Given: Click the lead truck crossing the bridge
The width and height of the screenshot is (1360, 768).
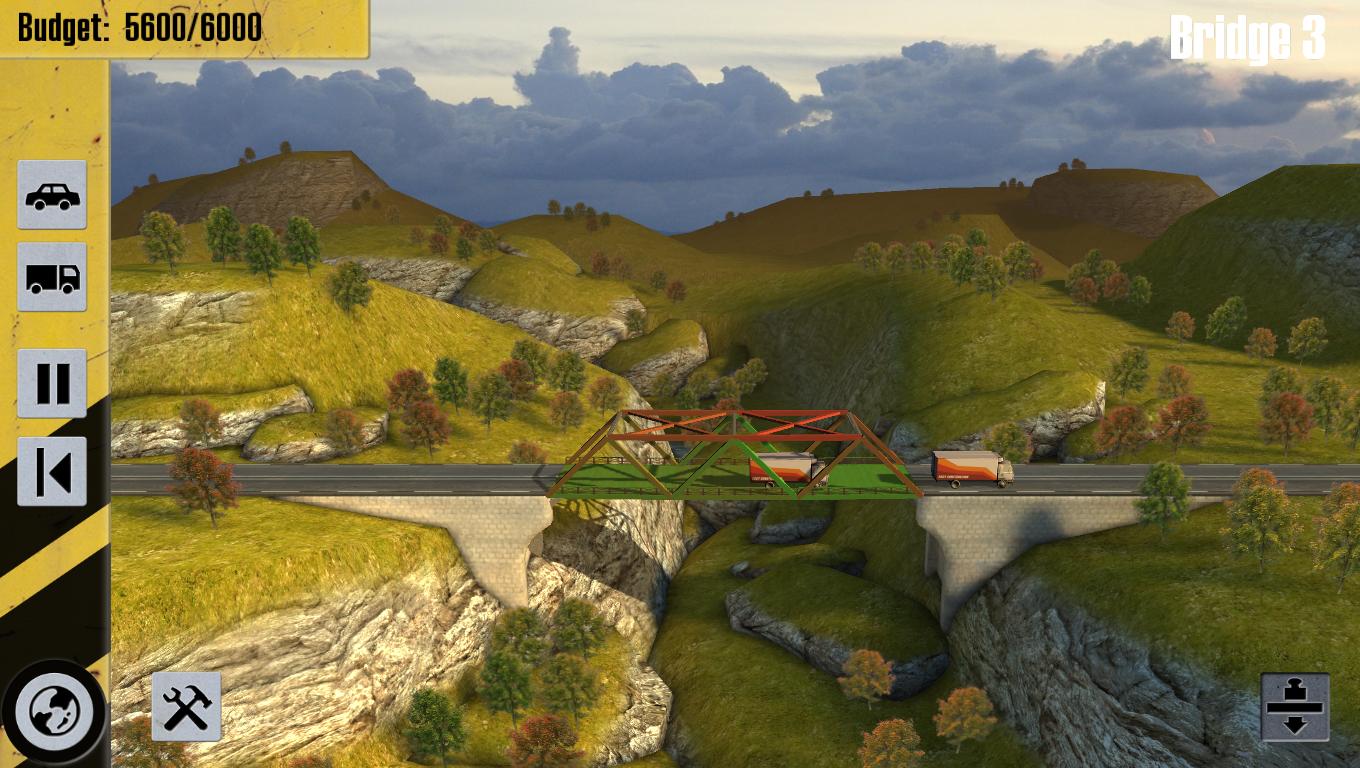Looking at the screenshot, I should (780, 470).
